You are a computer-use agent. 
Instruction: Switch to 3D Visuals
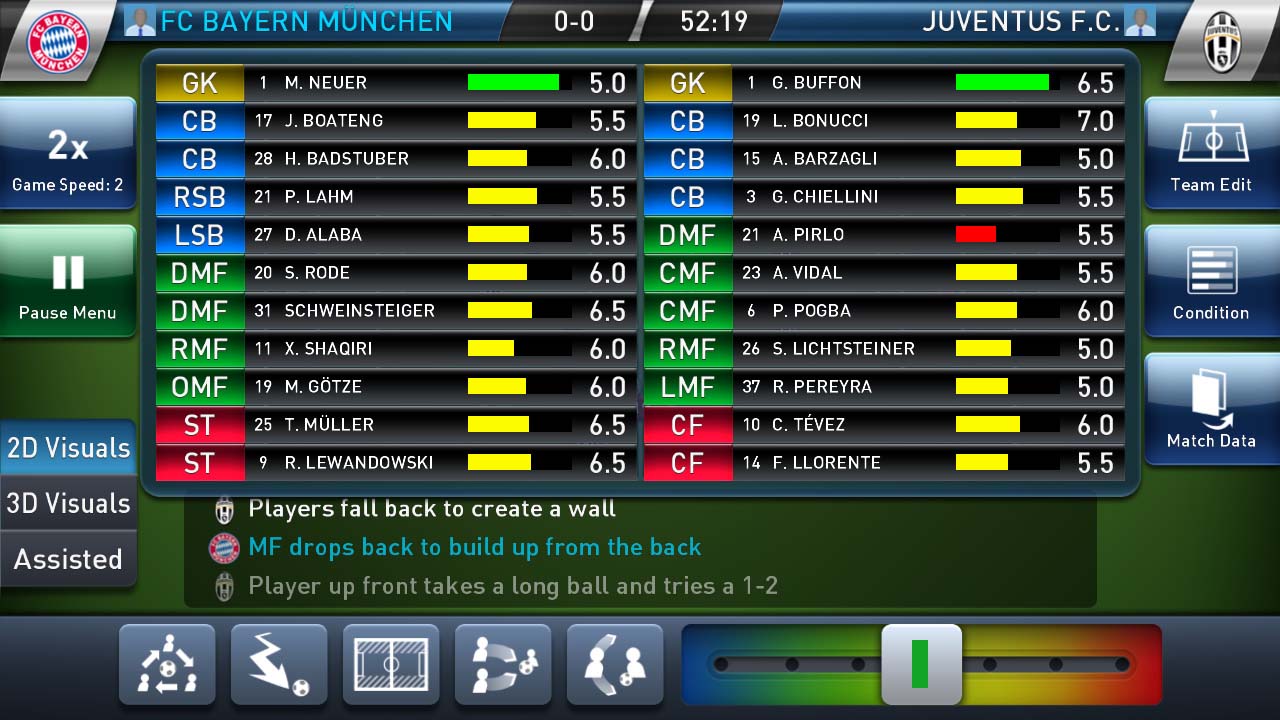(68, 503)
